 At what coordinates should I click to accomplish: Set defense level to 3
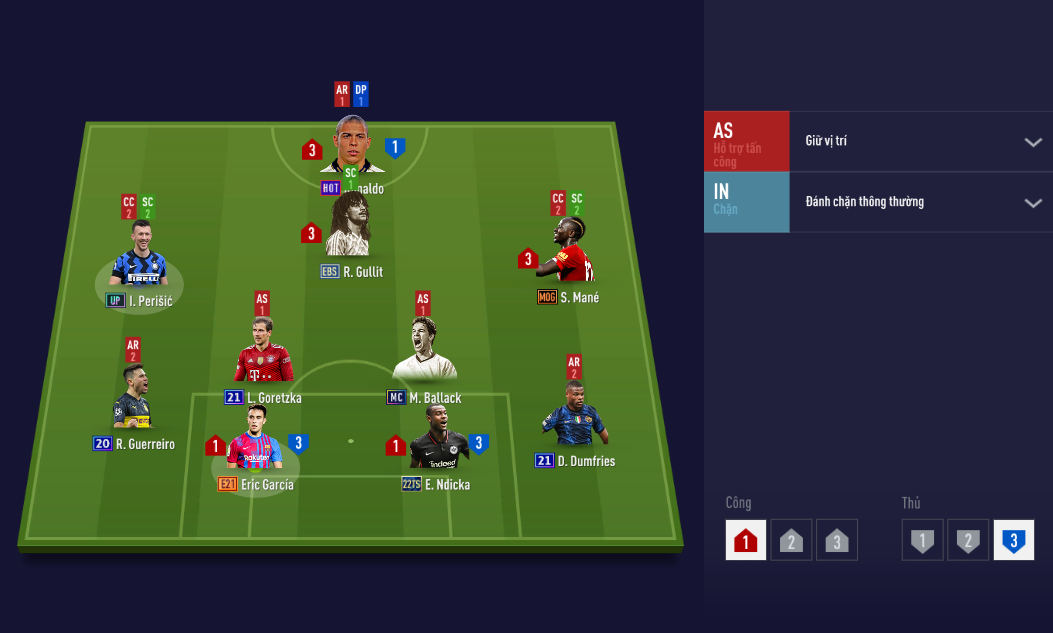point(1013,540)
